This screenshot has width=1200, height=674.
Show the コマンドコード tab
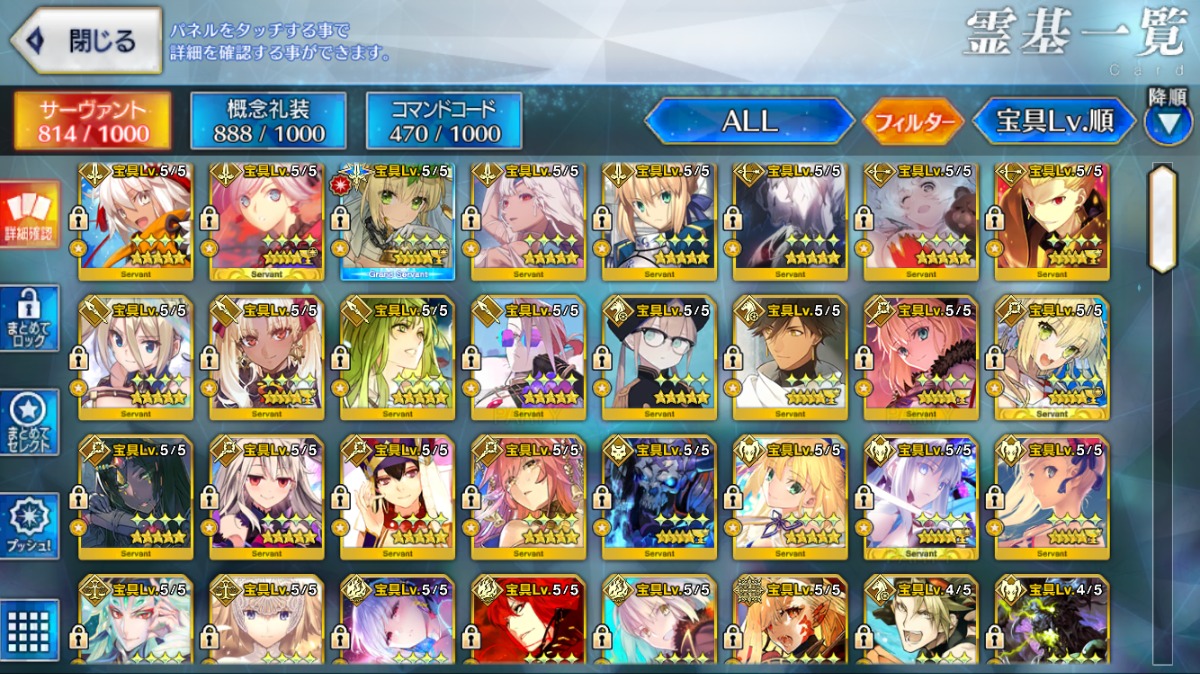tap(444, 121)
